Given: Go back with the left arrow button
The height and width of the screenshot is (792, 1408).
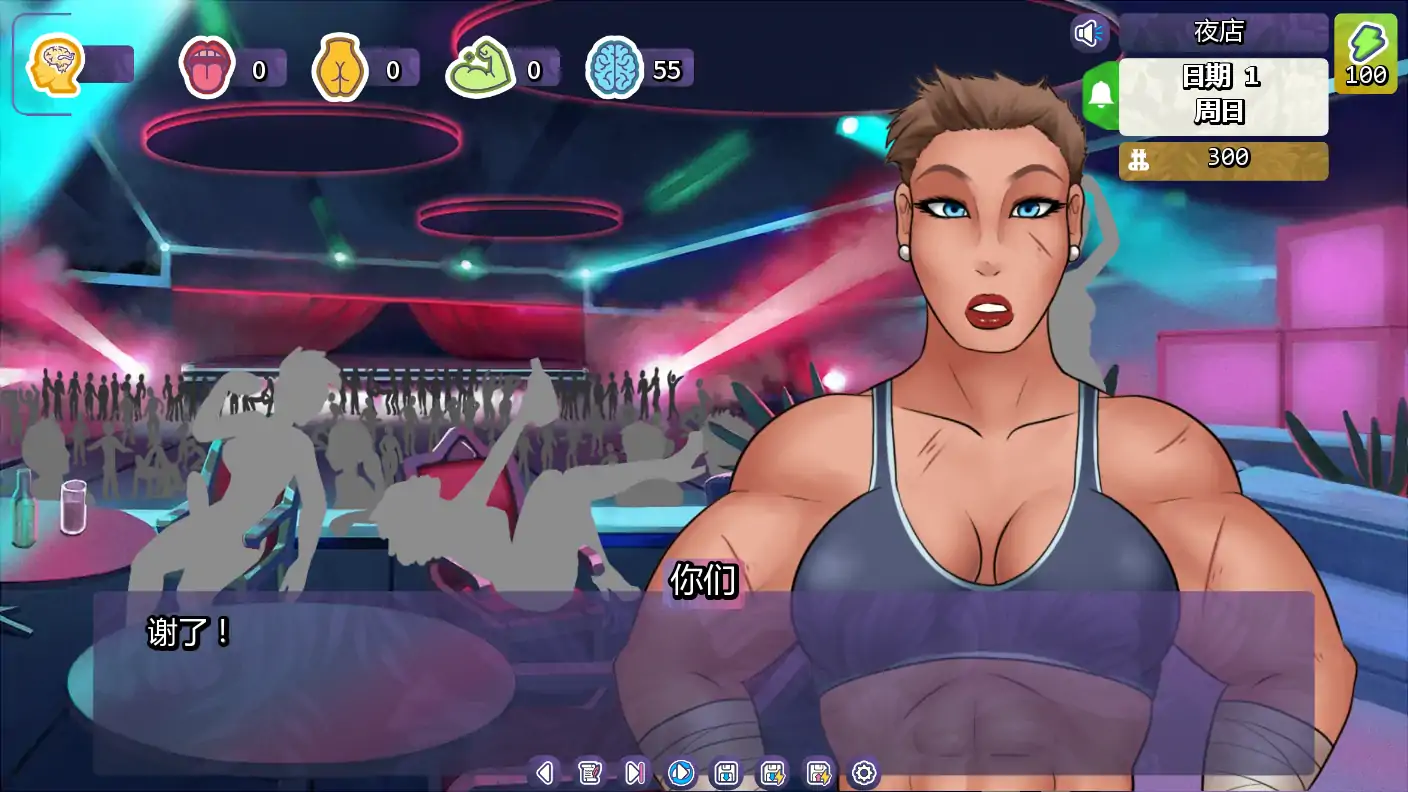Looking at the screenshot, I should [545, 773].
